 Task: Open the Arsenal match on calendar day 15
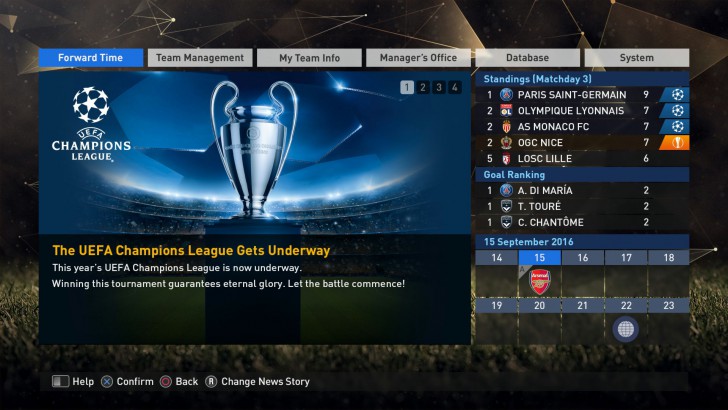pyautogui.click(x=540, y=280)
